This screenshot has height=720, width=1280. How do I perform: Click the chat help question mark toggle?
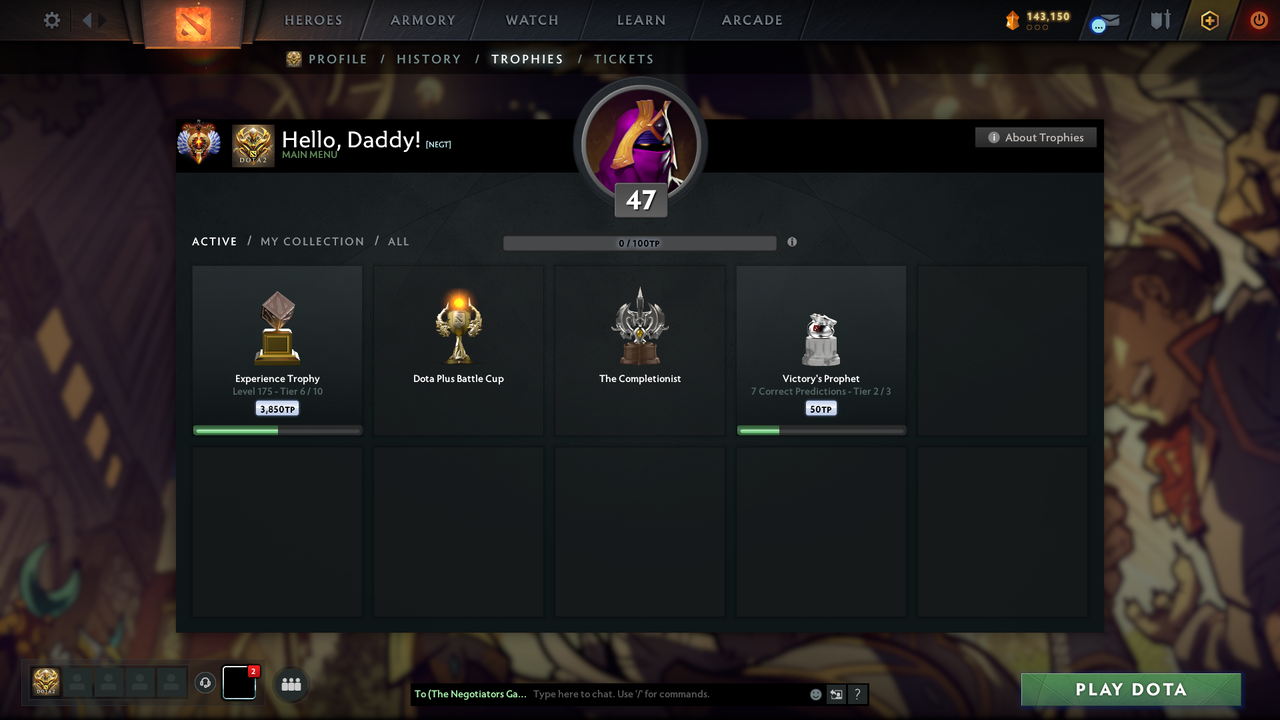pyautogui.click(x=857, y=694)
